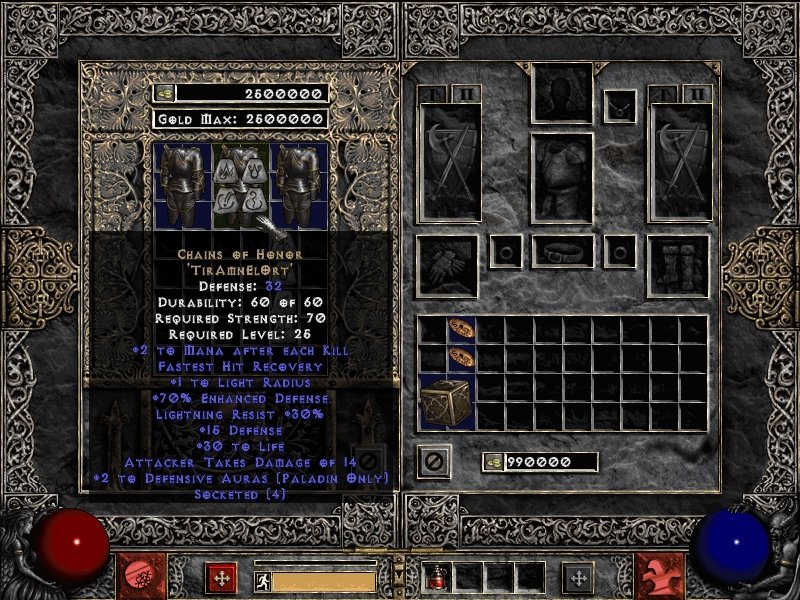Select the empty amulet equipment slot
This screenshot has width=800, height=600.
point(620,105)
